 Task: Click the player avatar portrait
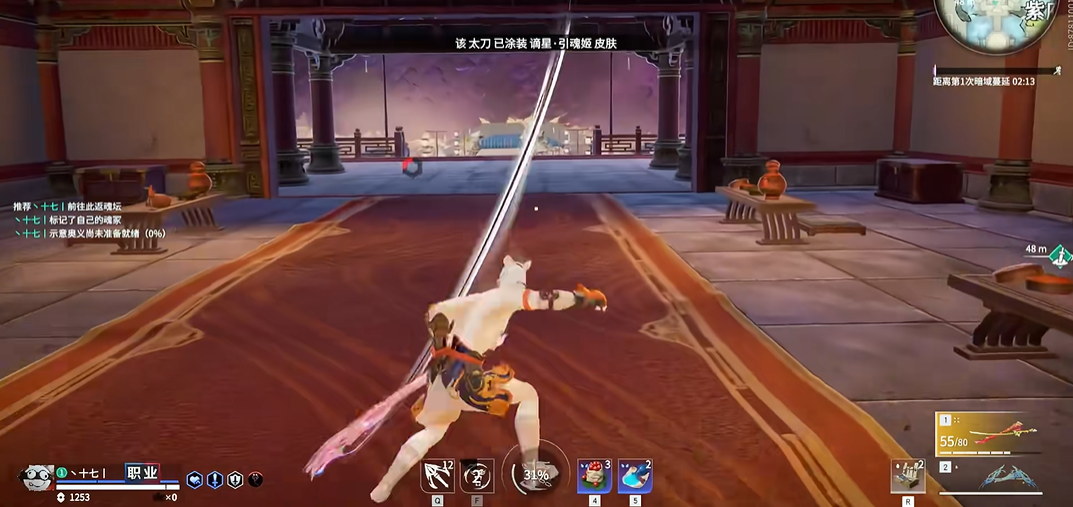pos(36,477)
